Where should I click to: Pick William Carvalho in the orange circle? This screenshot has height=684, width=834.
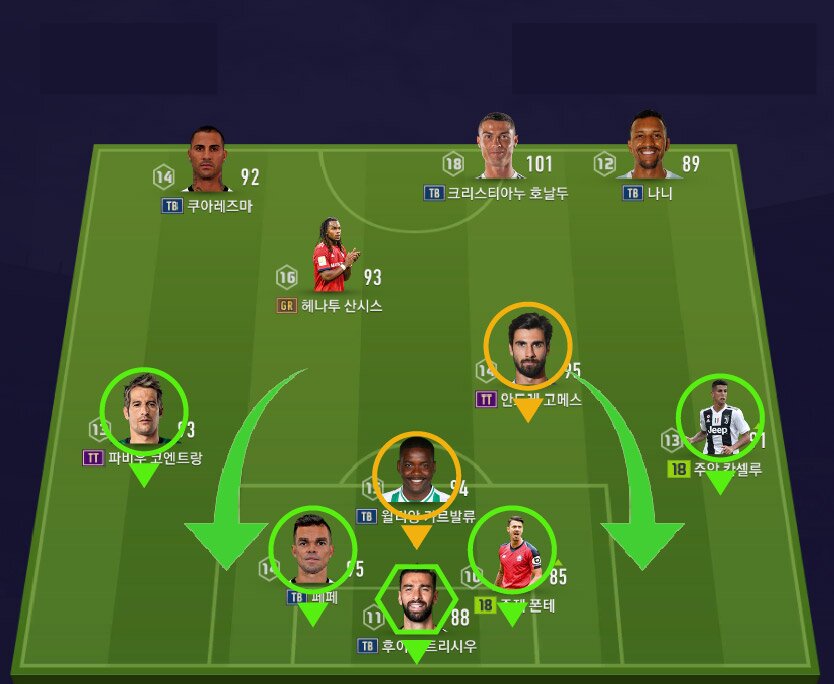click(416, 476)
